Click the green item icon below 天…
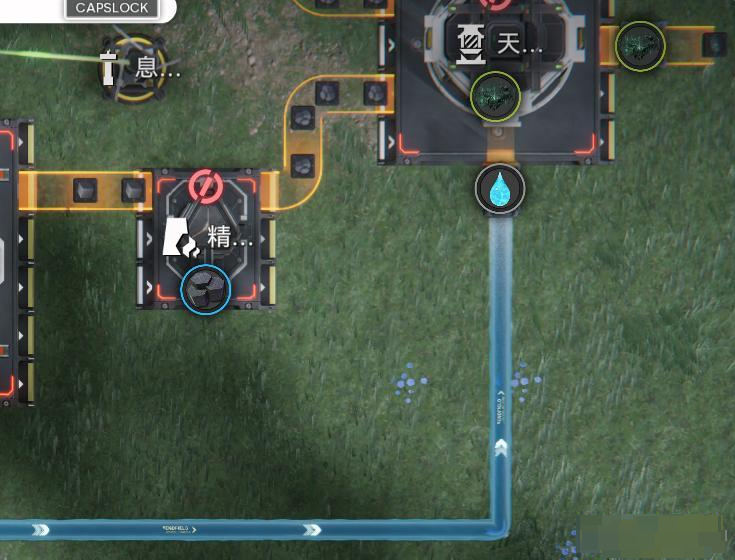735x560 pixels. click(495, 96)
